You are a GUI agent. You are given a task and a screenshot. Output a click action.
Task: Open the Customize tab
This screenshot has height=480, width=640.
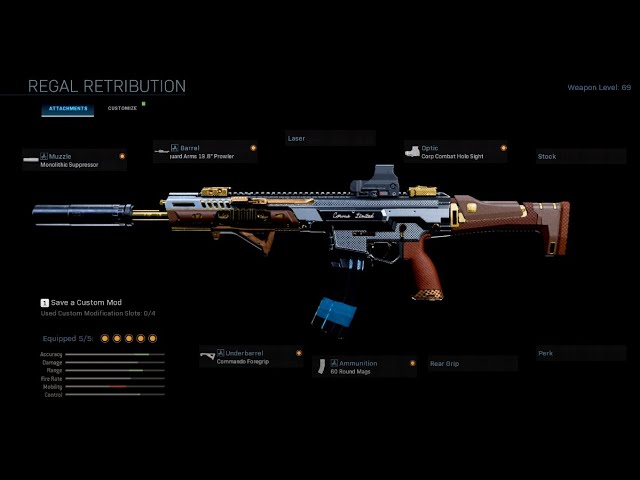[122, 108]
